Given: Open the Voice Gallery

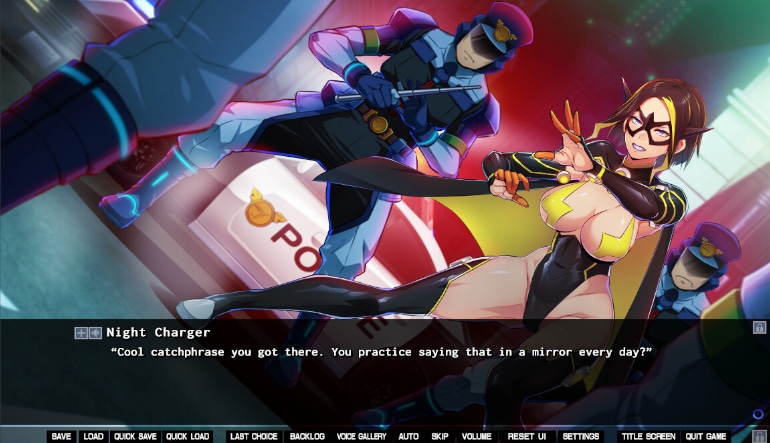Looking at the screenshot, I should click(361, 436).
